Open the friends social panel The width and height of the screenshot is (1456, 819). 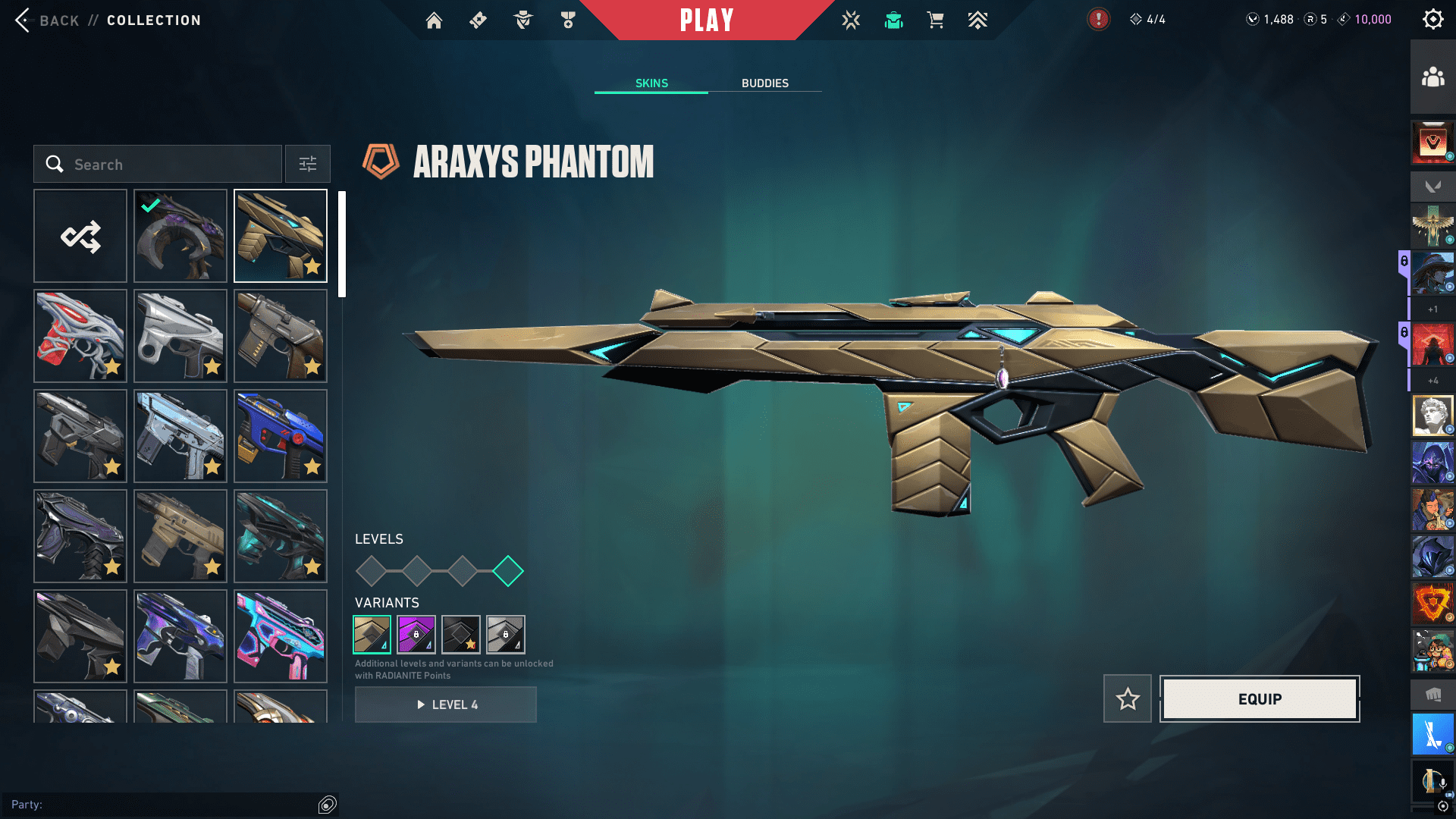point(1432,77)
